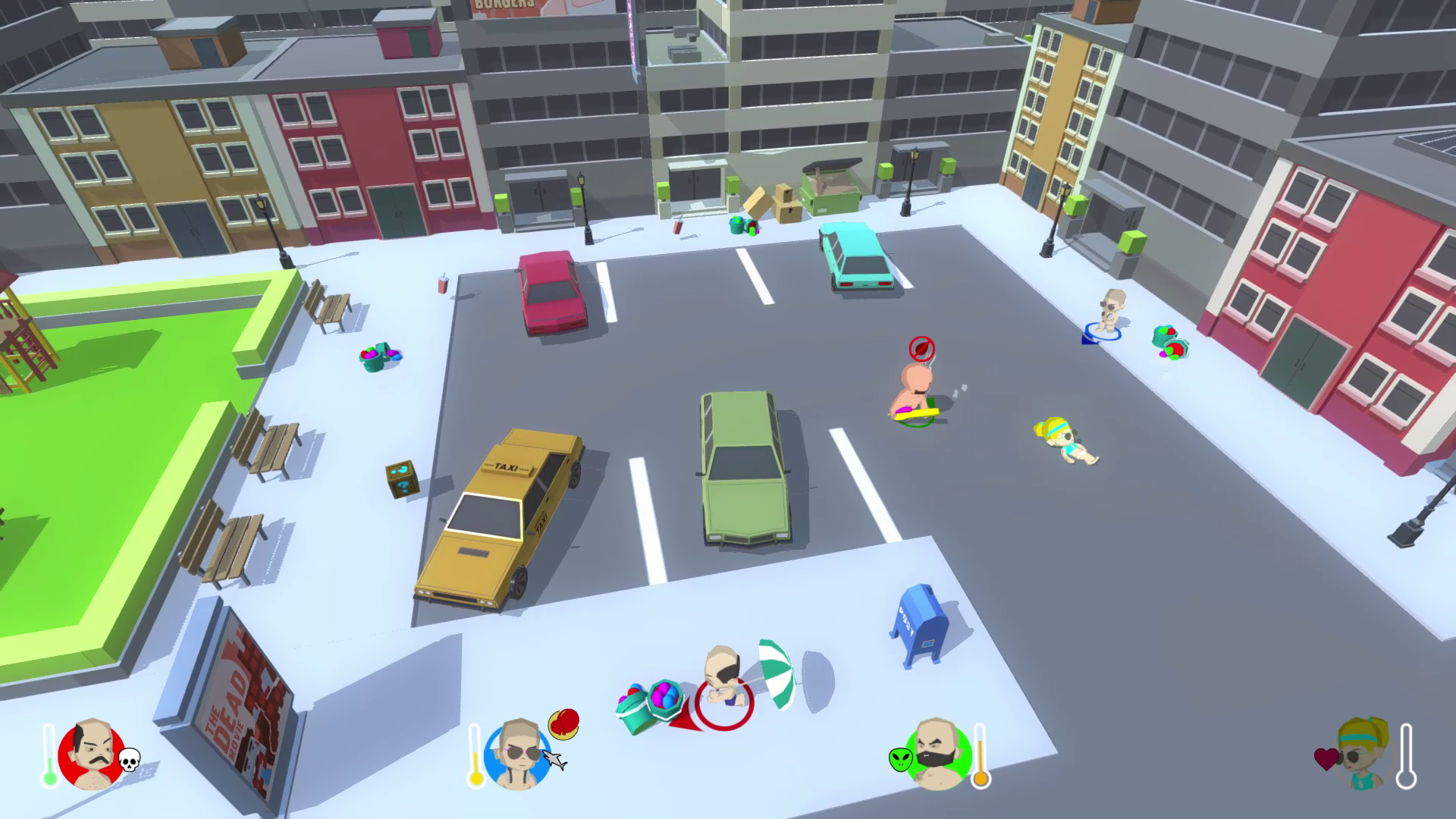The width and height of the screenshot is (1456, 819).
Task: Click the bearded player's green portrait
Action: (937, 755)
